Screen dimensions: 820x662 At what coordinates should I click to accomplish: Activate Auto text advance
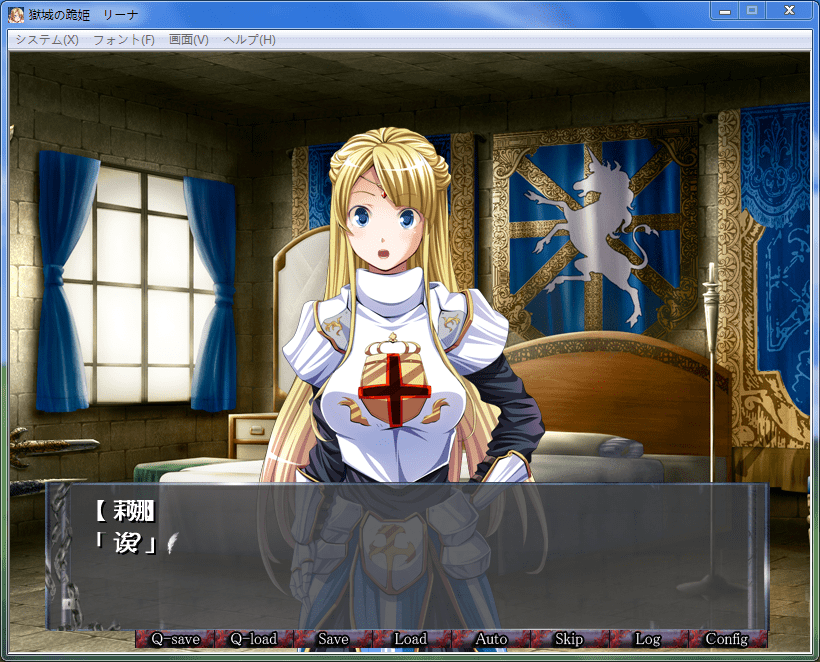click(x=490, y=639)
